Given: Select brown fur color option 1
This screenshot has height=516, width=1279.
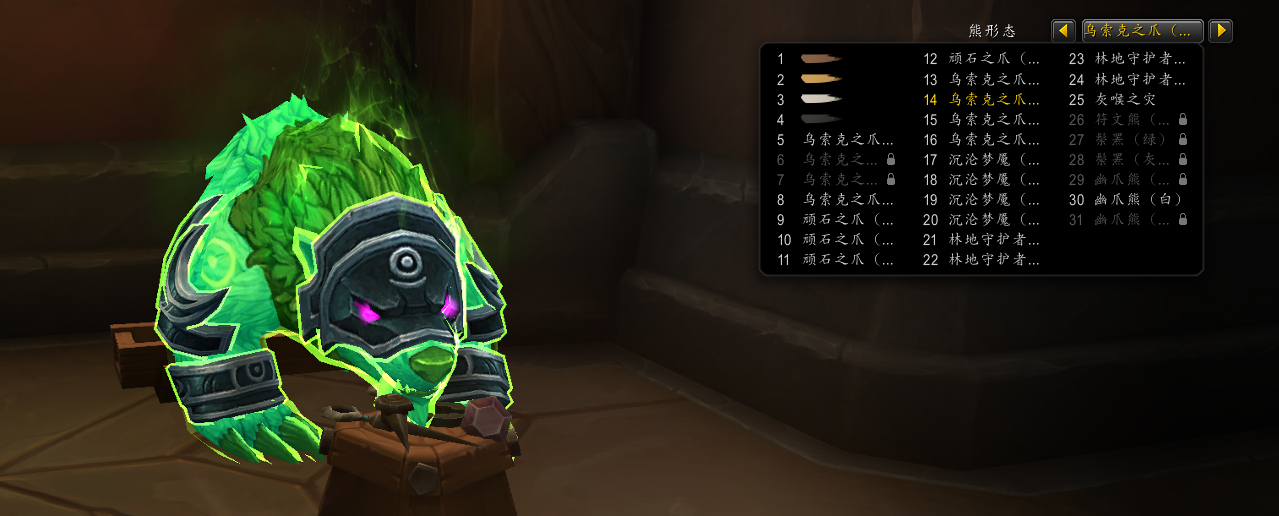Looking at the screenshot, I should tap(821, 59).
